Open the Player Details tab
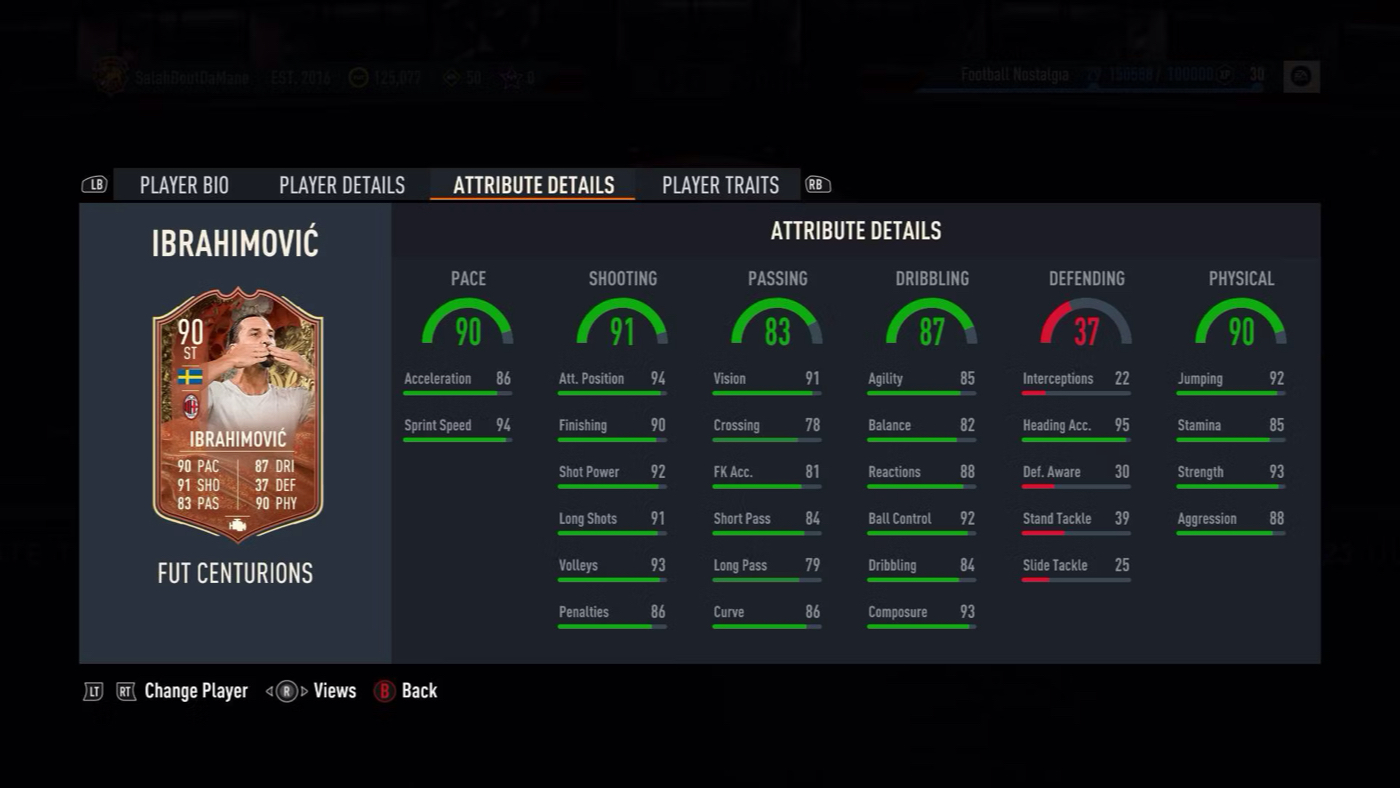 coord(342,185)
